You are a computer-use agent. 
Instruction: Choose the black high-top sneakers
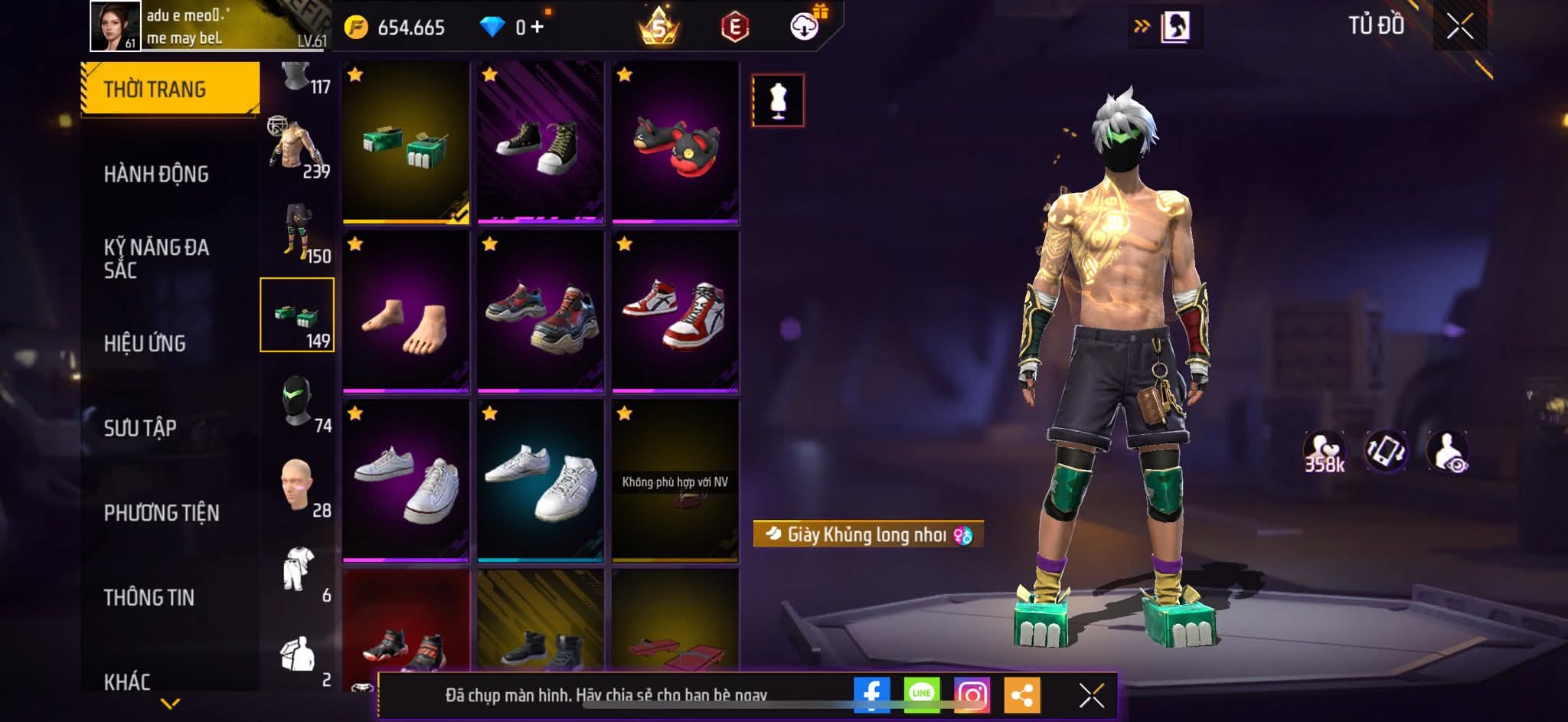[x=541, y=143]
